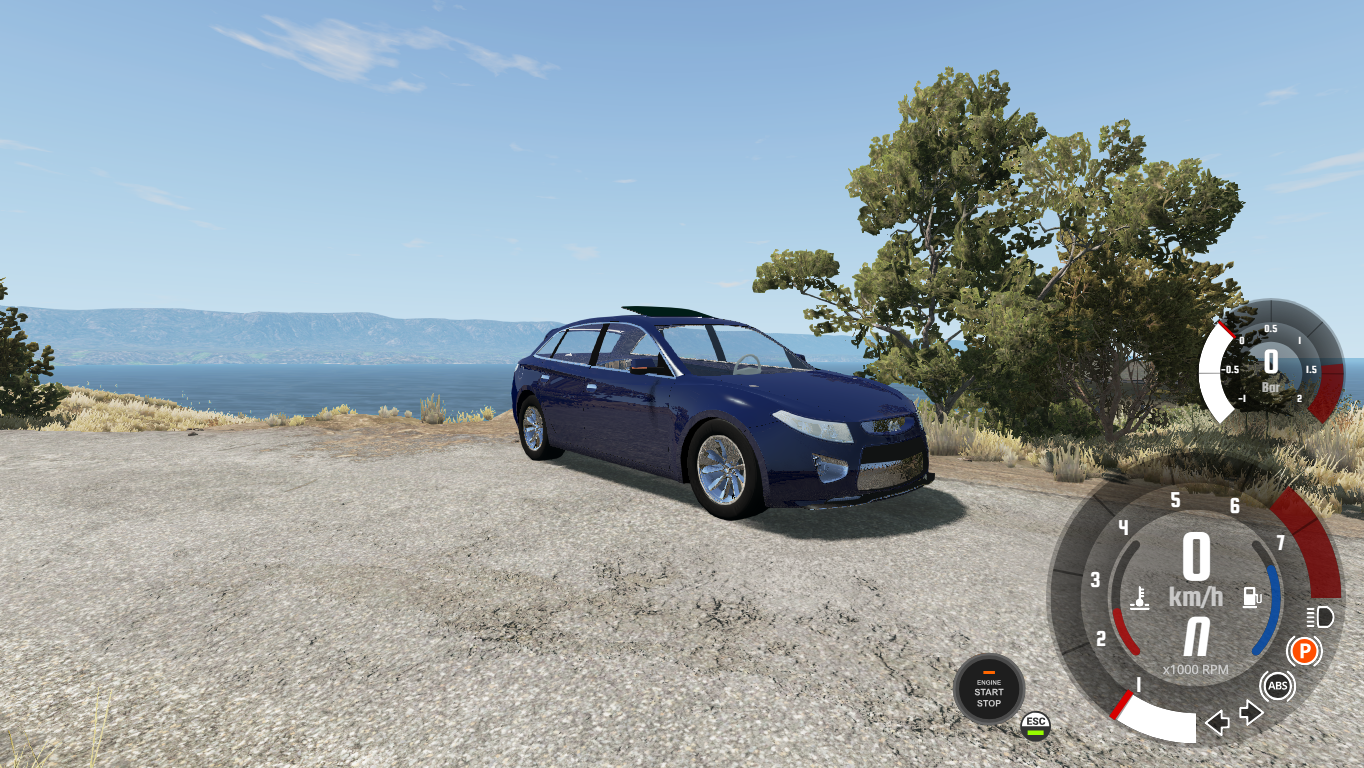Click the orange parking brake P icon
This screenshot has height=768, width=1364.
[1305, 650]
